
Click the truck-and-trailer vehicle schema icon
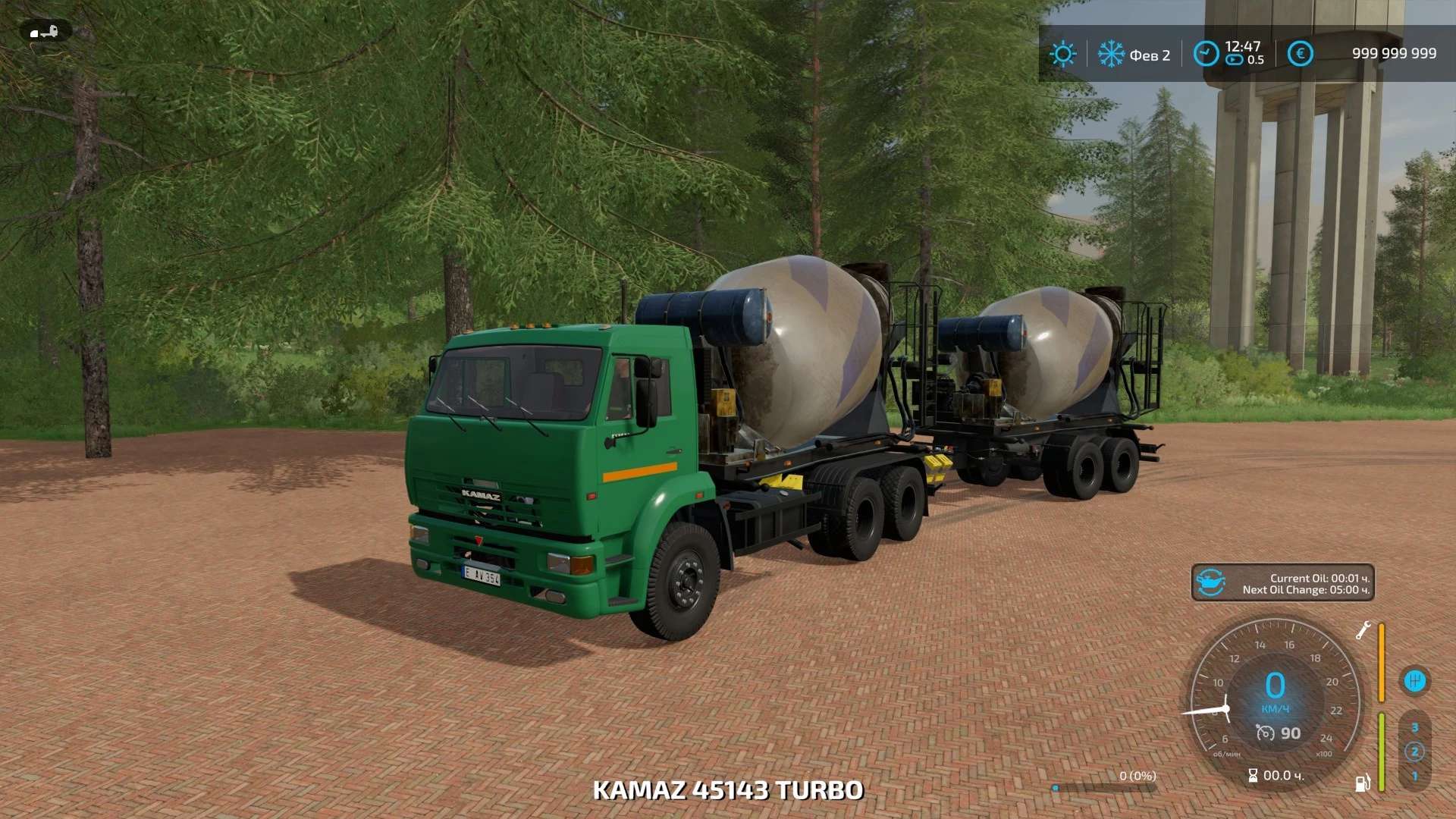[x=45, y=32]
